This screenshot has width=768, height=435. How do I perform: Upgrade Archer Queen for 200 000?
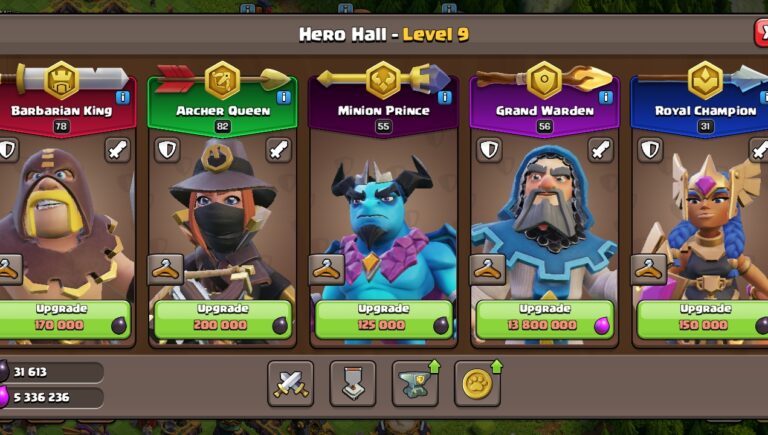point(222,318)
